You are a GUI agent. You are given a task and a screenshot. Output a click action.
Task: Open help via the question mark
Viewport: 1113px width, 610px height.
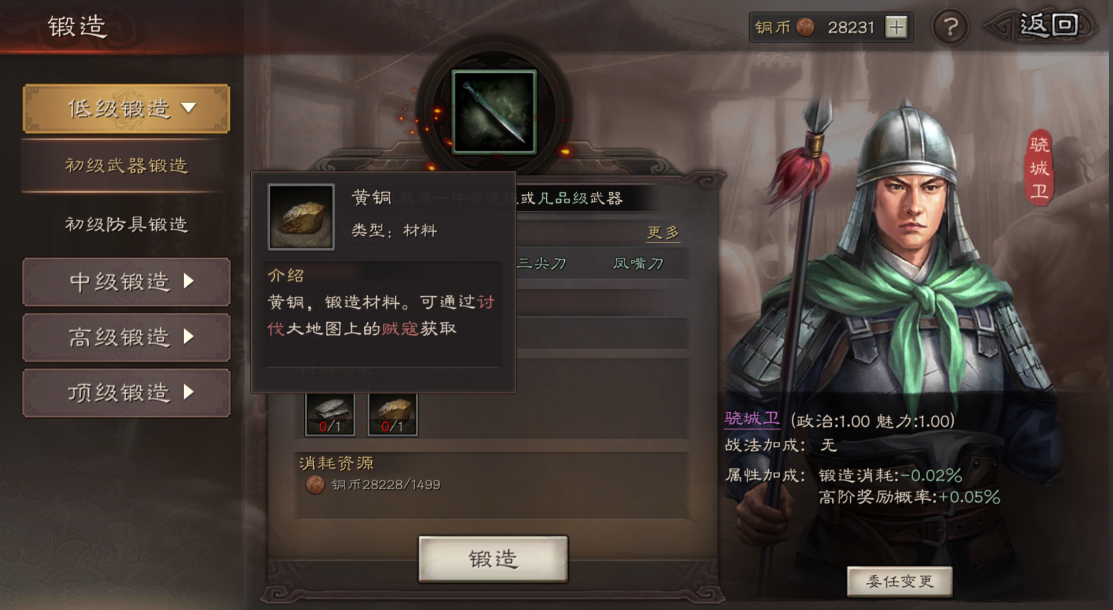pos(950,27)
